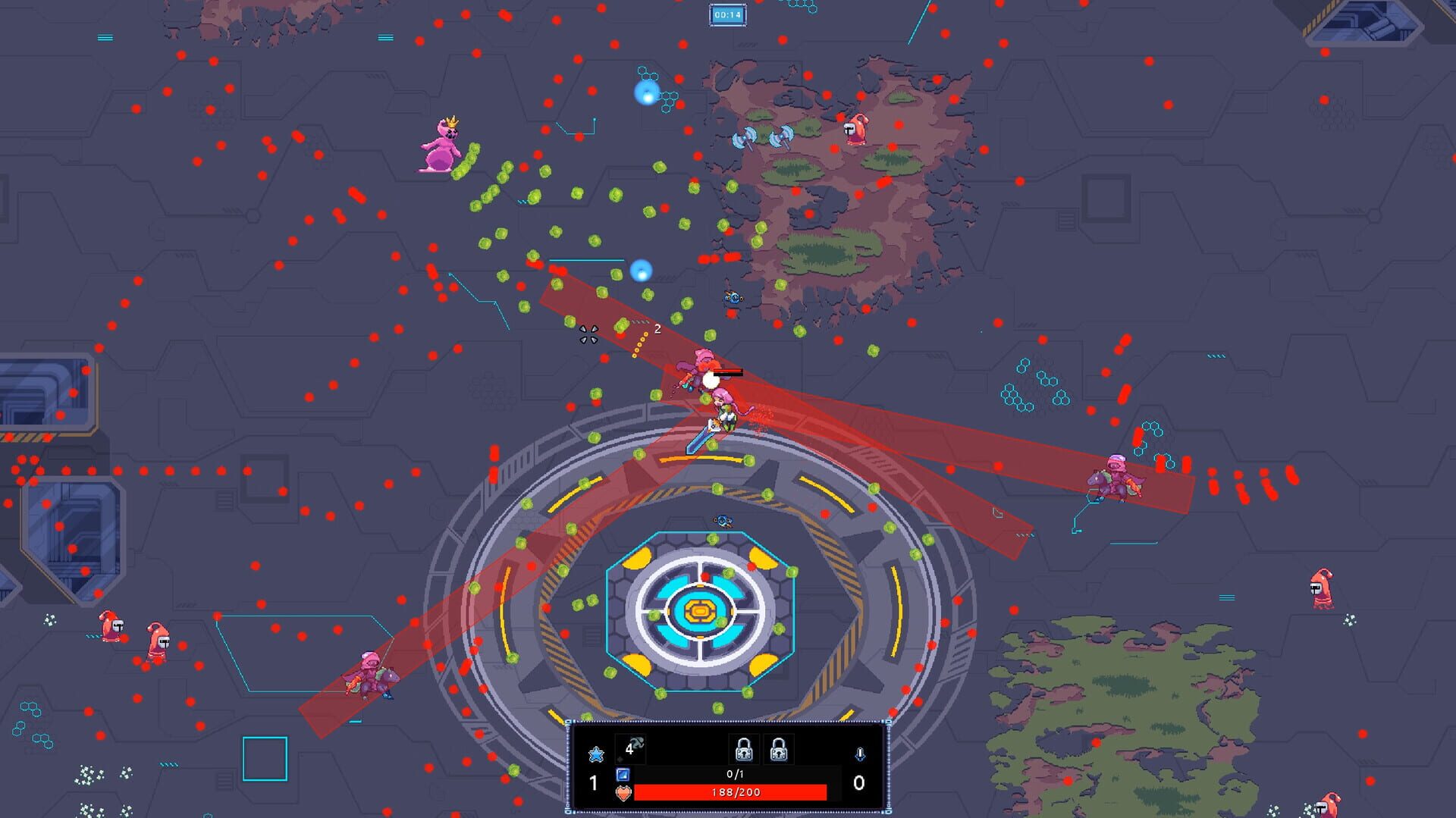Click the blue star icon in the HUD
Image resolution: width=1456 pixels, height=818 pixels.
click(x=597, y=755)
